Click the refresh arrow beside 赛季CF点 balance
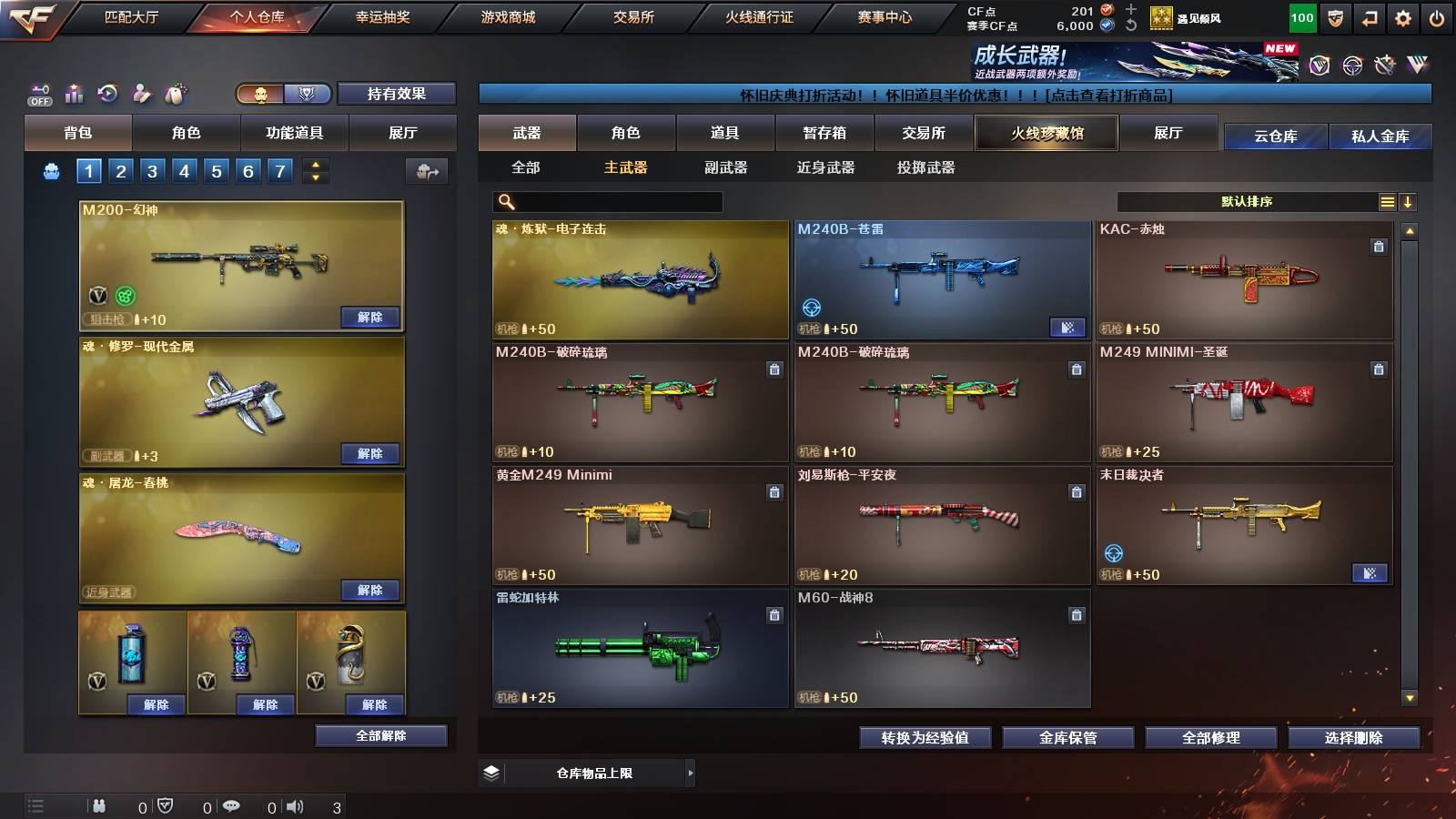Viewport: 1456px width, 819px height. point(1130,26)
